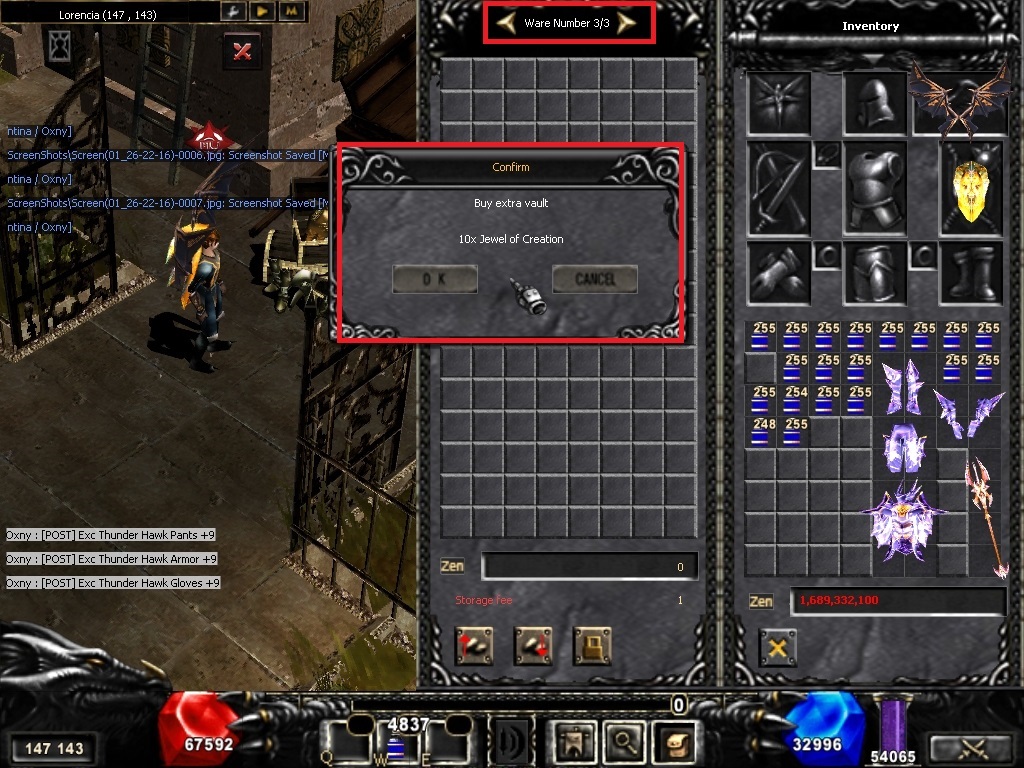
Task: Confirm the extra vault purchase with OK
Action: [434, 280]
